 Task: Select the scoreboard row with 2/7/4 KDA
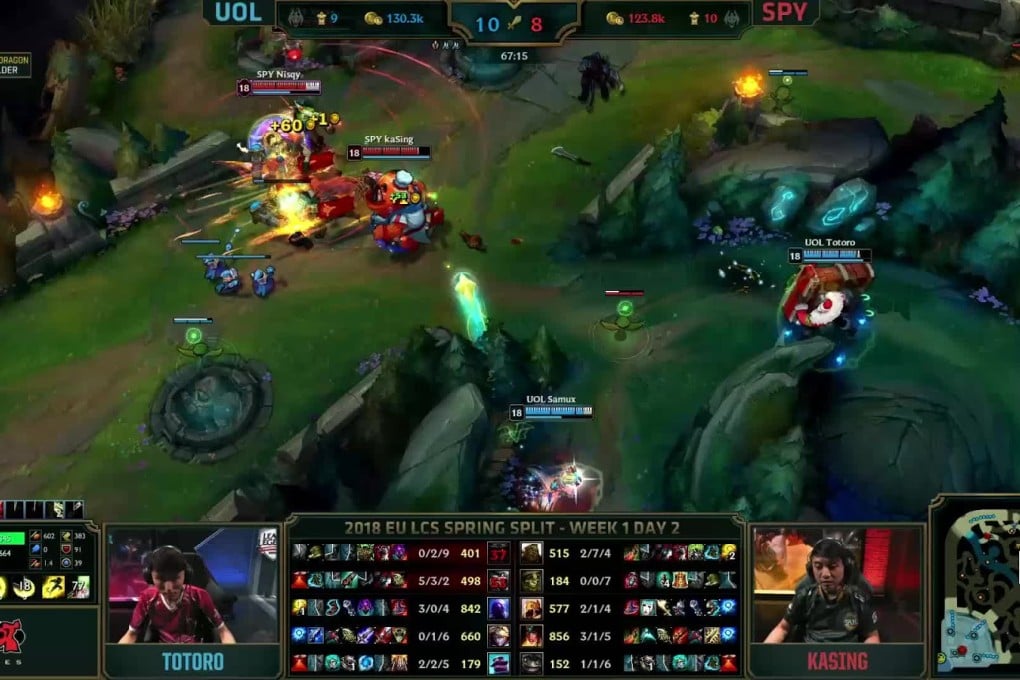[628, 553]
